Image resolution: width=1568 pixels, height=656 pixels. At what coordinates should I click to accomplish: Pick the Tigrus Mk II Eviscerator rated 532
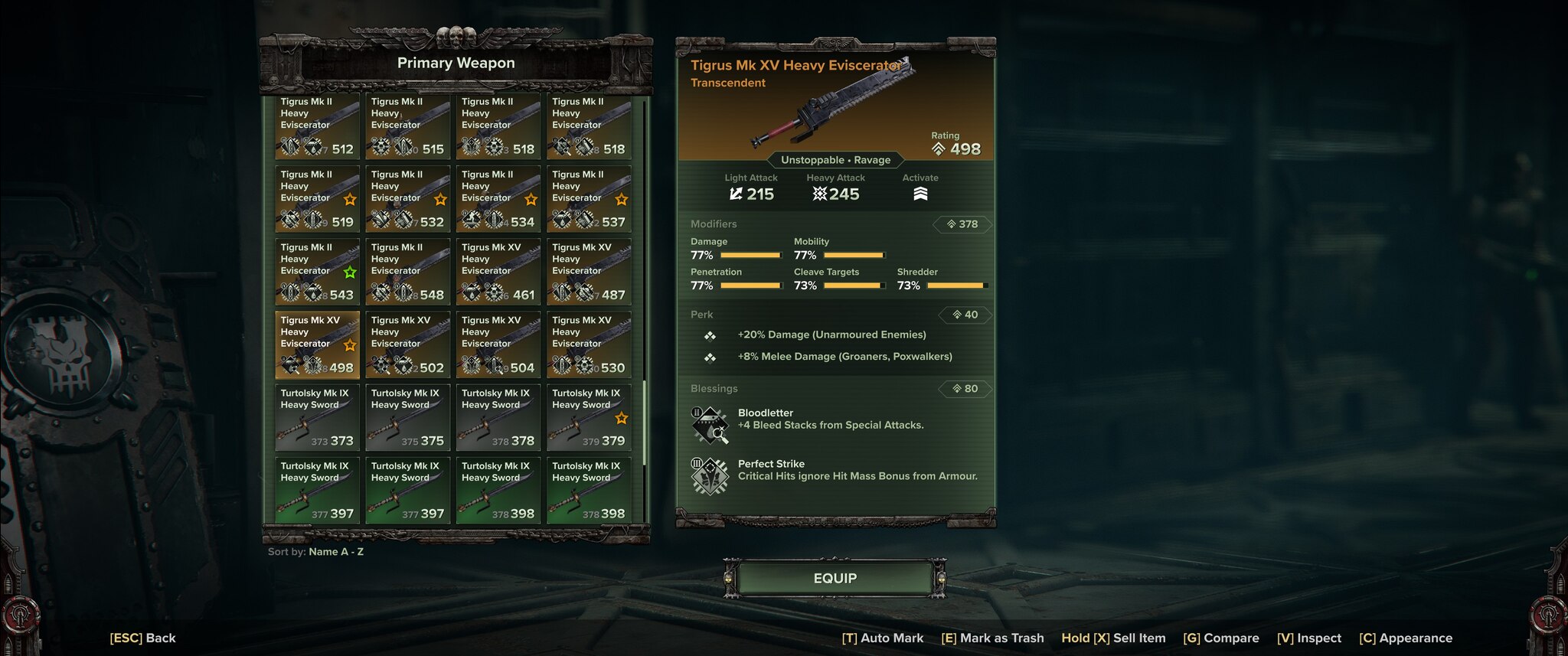407,199
